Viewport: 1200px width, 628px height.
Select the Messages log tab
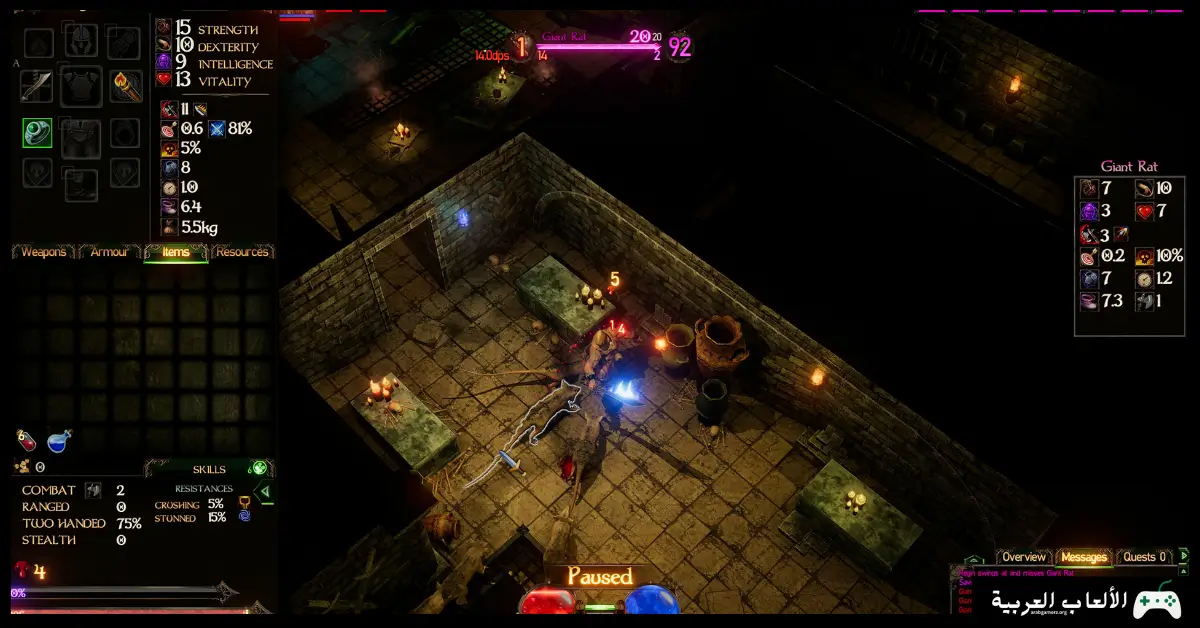(x=1084, y=557)
